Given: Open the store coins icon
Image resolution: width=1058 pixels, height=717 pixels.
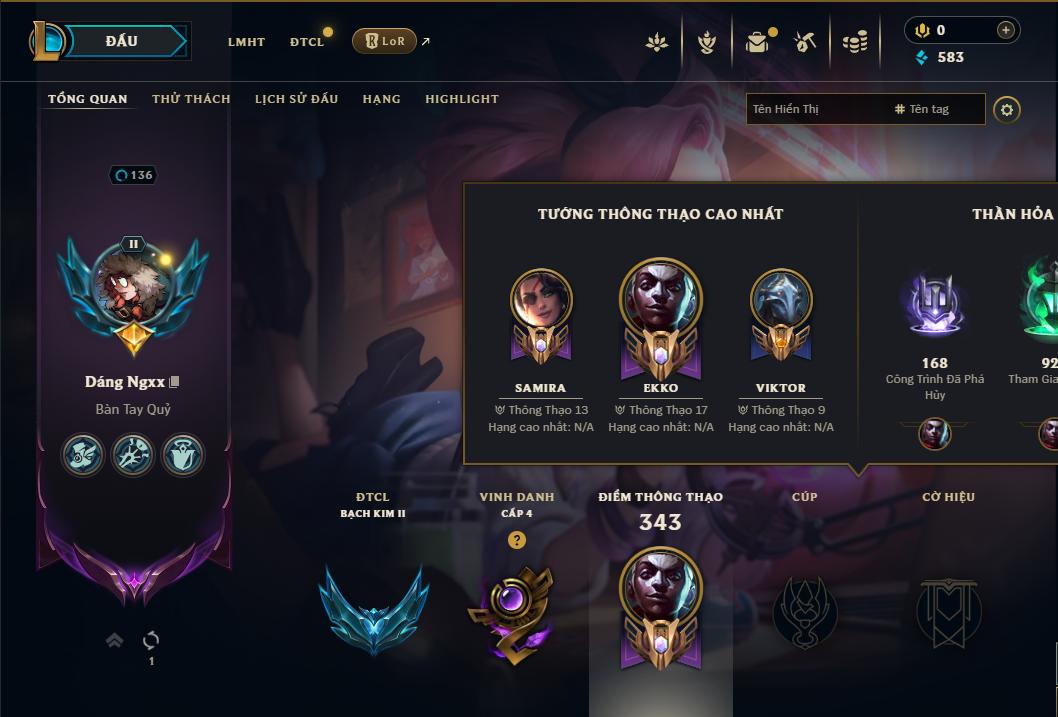Looking at the screenshot, I should tap(854, 42).
